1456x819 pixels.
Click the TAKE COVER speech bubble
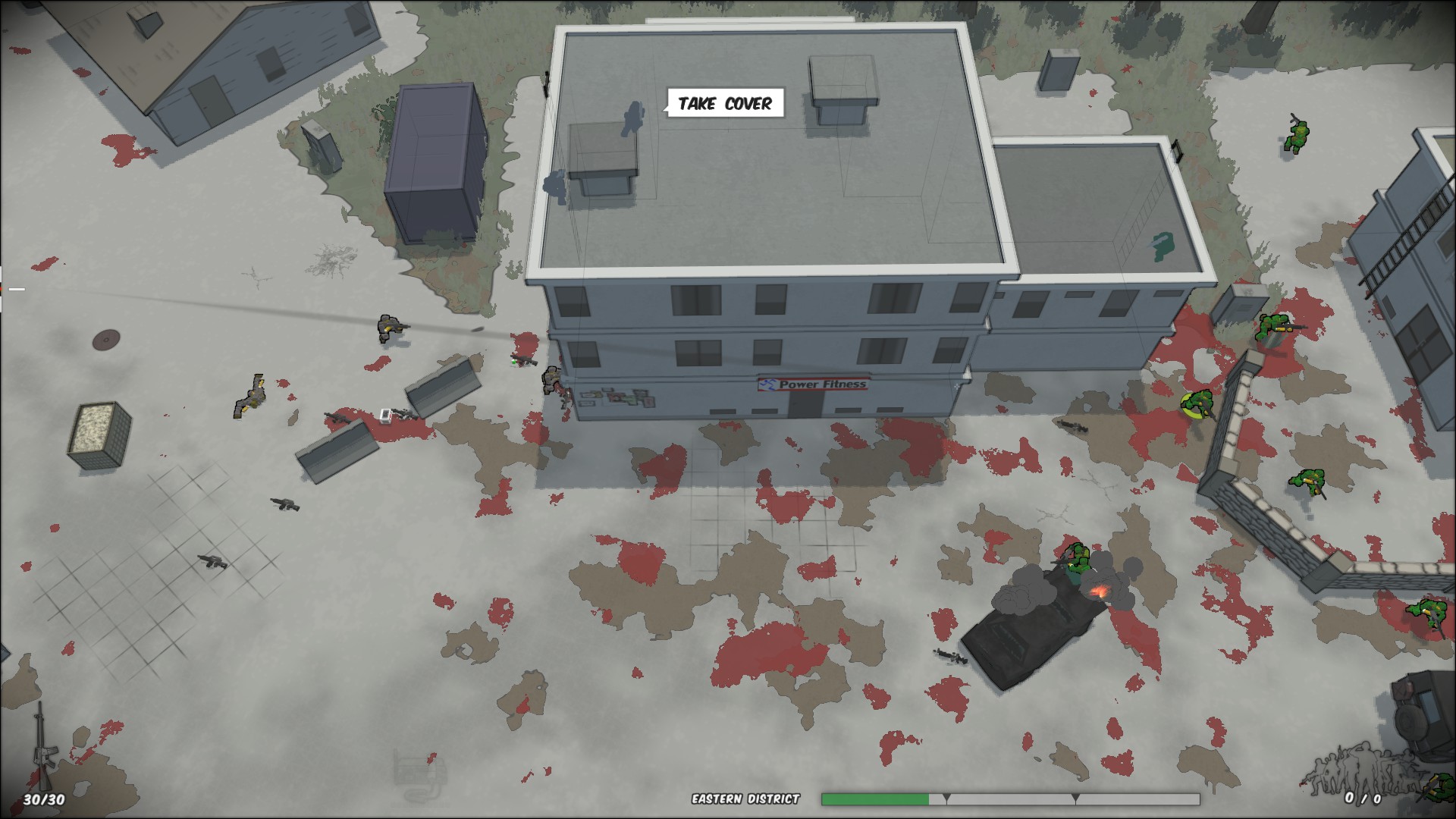tap(726, 104)
